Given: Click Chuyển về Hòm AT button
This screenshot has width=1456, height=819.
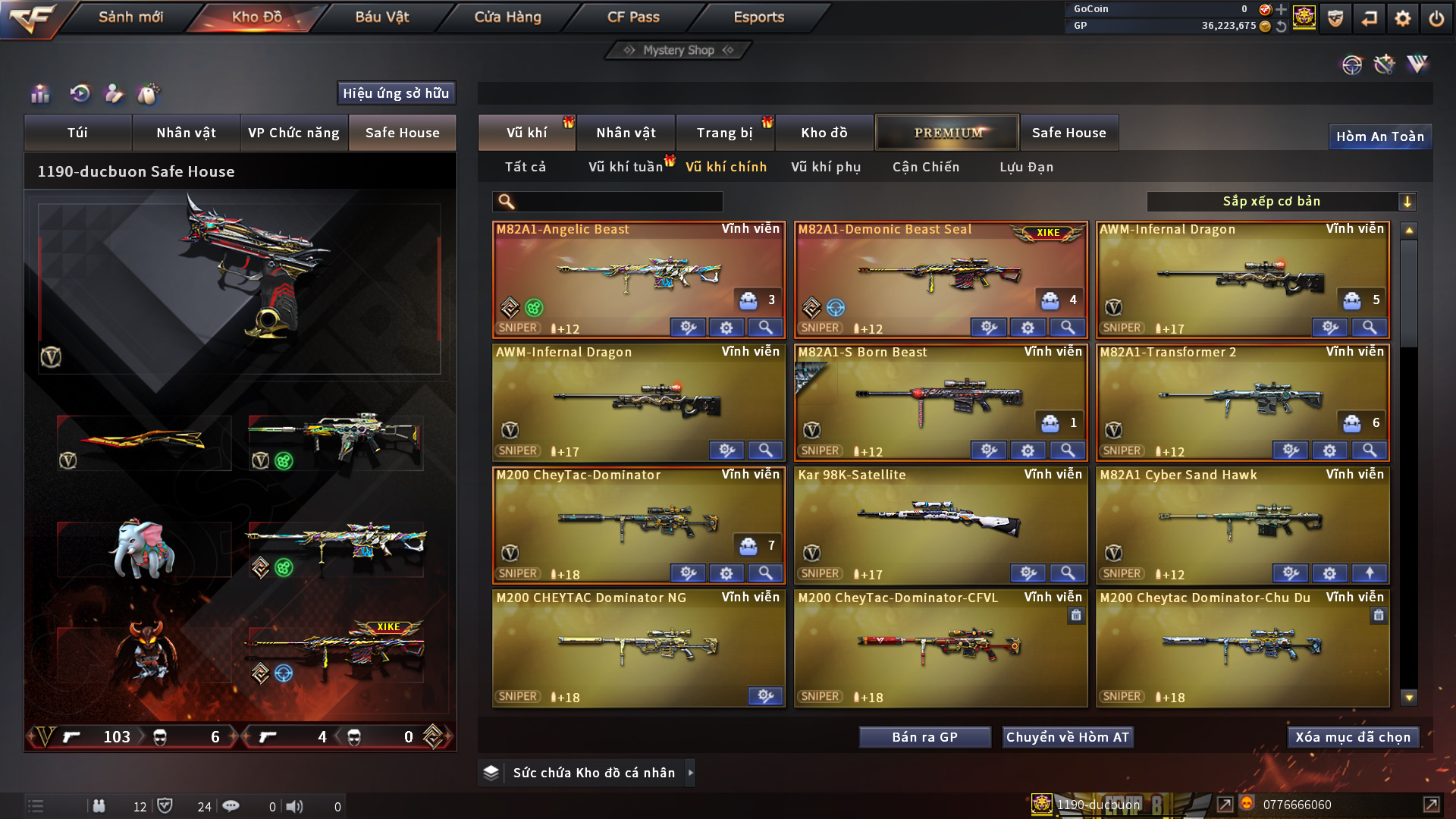Looking at the screenshot, I should [x=1067, y=737].
